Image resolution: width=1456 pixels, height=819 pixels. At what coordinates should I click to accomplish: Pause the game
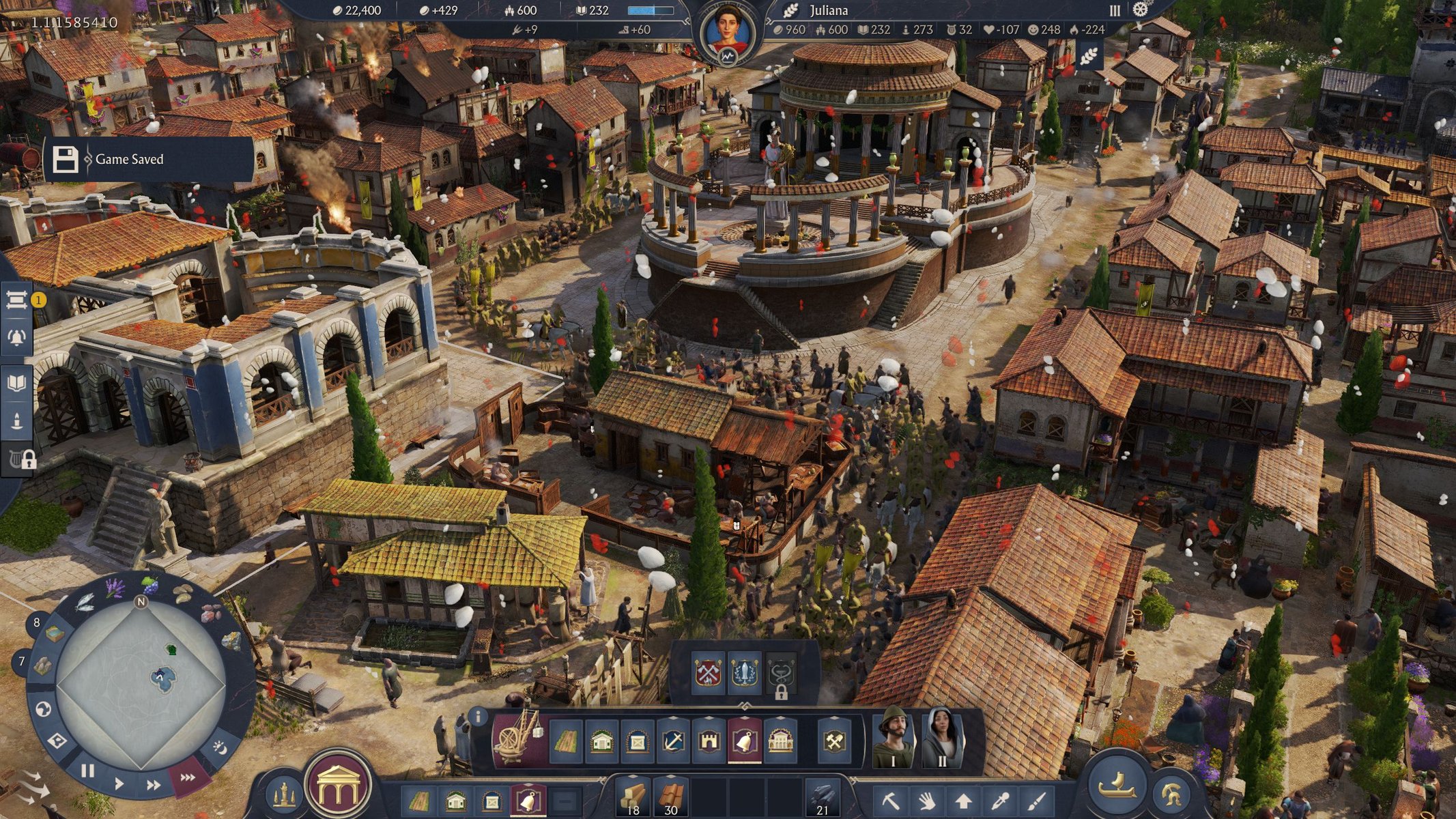87,771
